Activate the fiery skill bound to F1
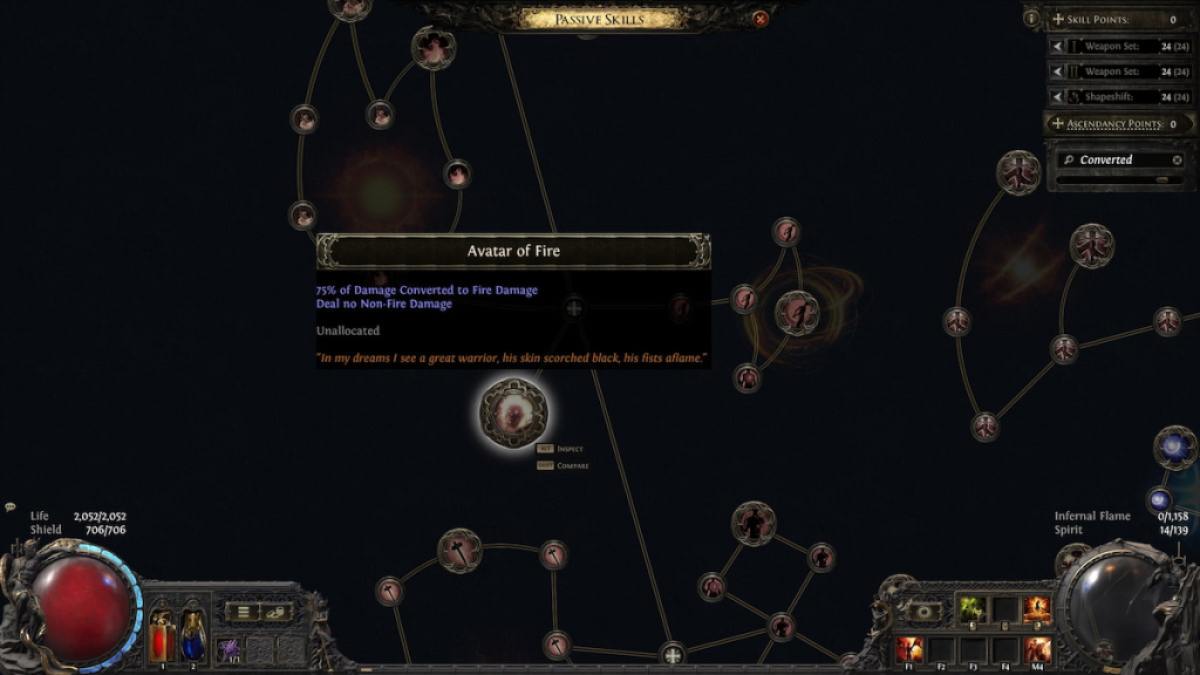The height and width of the screenshot is (675, 1200). (909, 649)
